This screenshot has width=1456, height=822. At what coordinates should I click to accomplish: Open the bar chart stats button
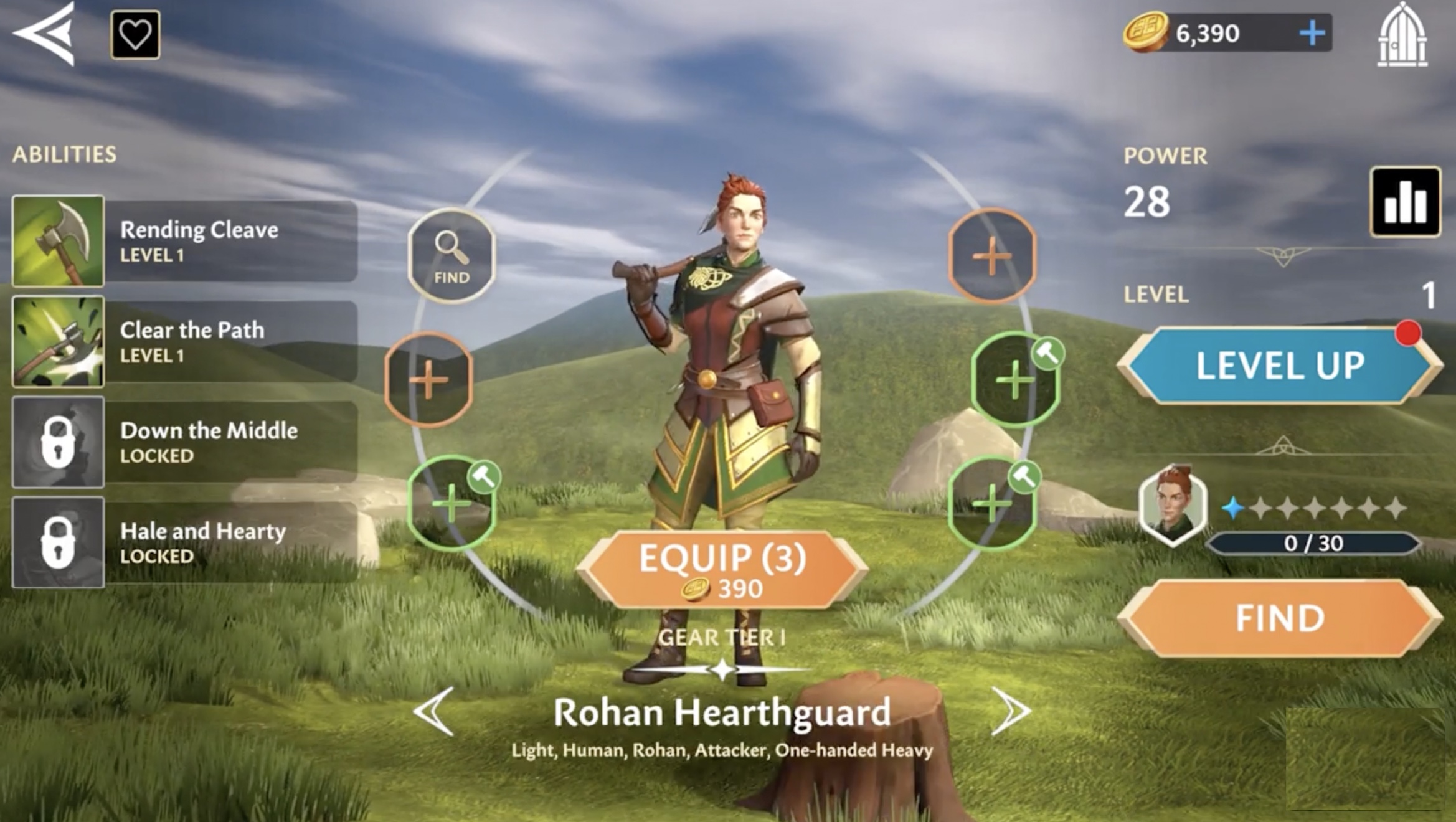click(x=1405, y=202)
